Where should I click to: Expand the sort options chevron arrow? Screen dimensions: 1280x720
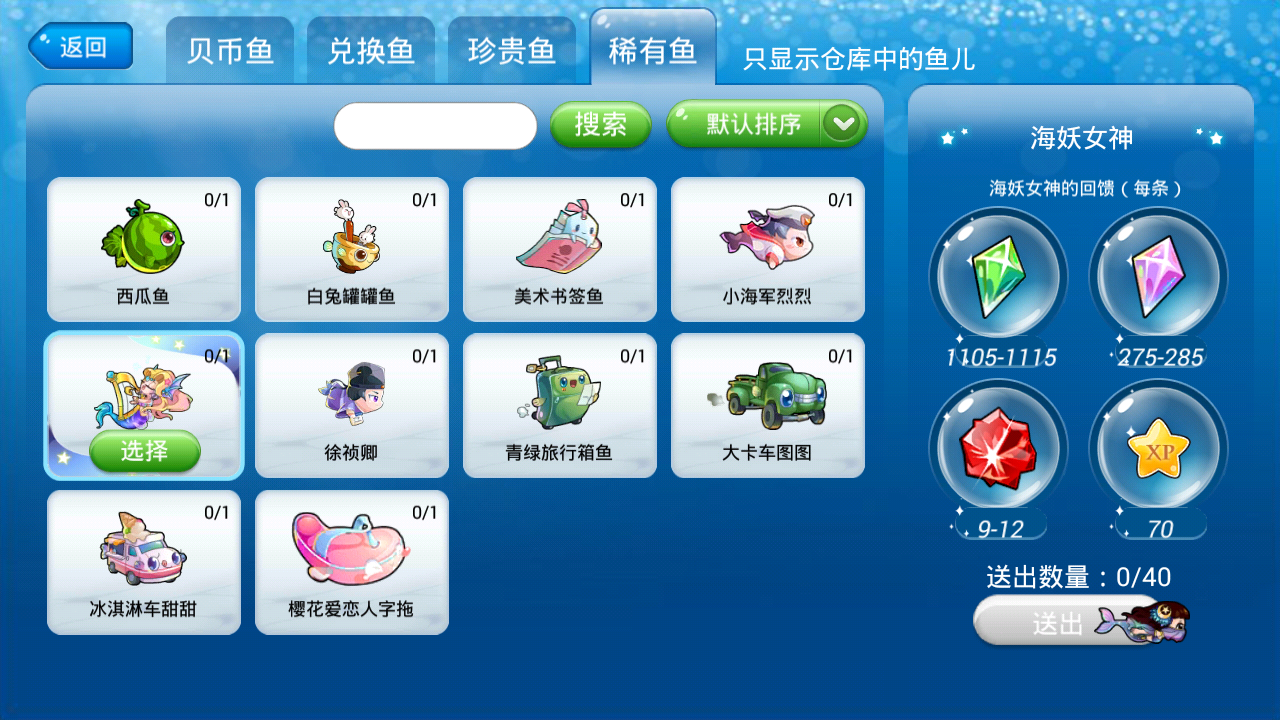coord(843,124)
